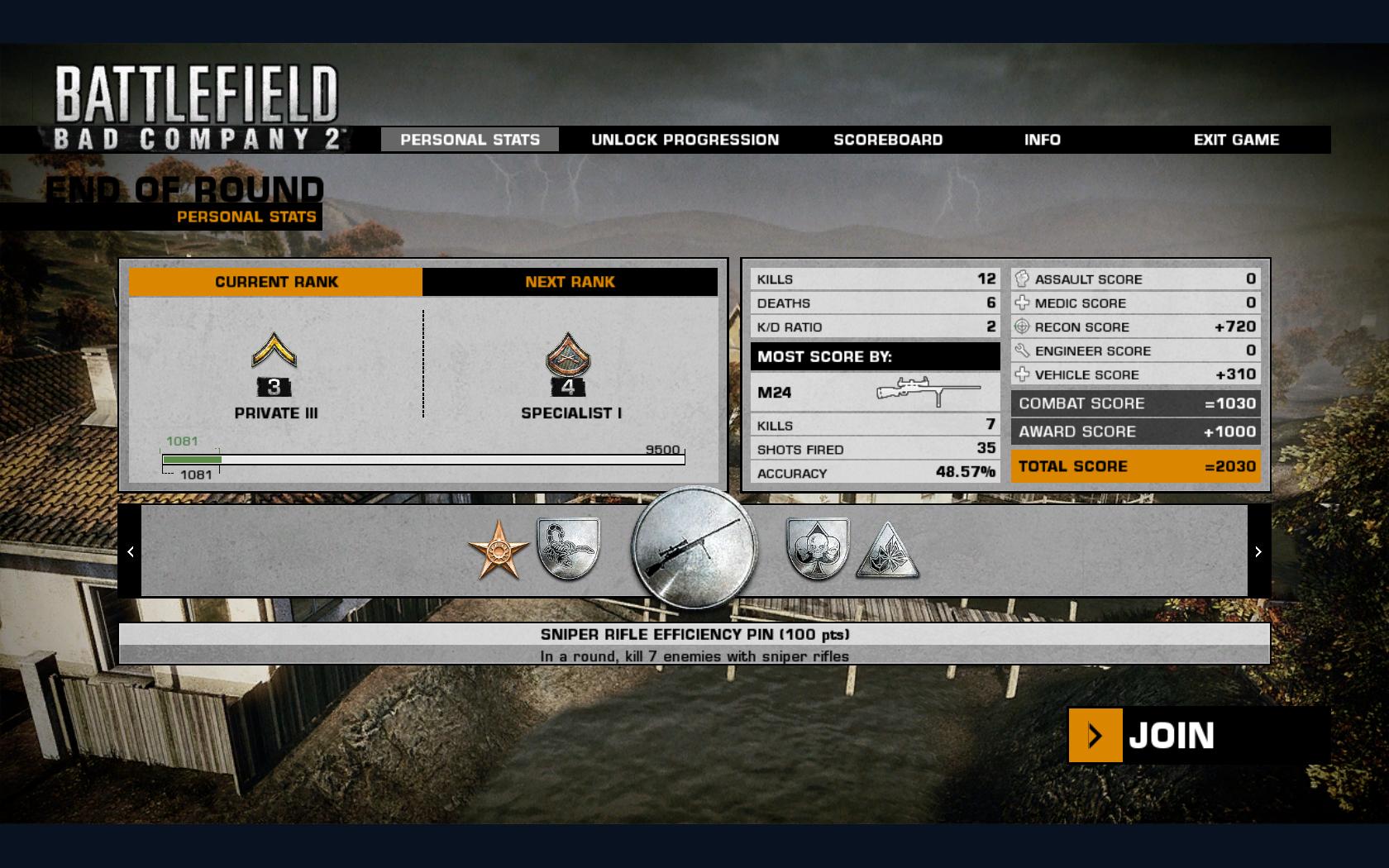The width and height of the screenshot is (1389, 868).
Task: Open the Info tab
Action: coord(1042,140)
